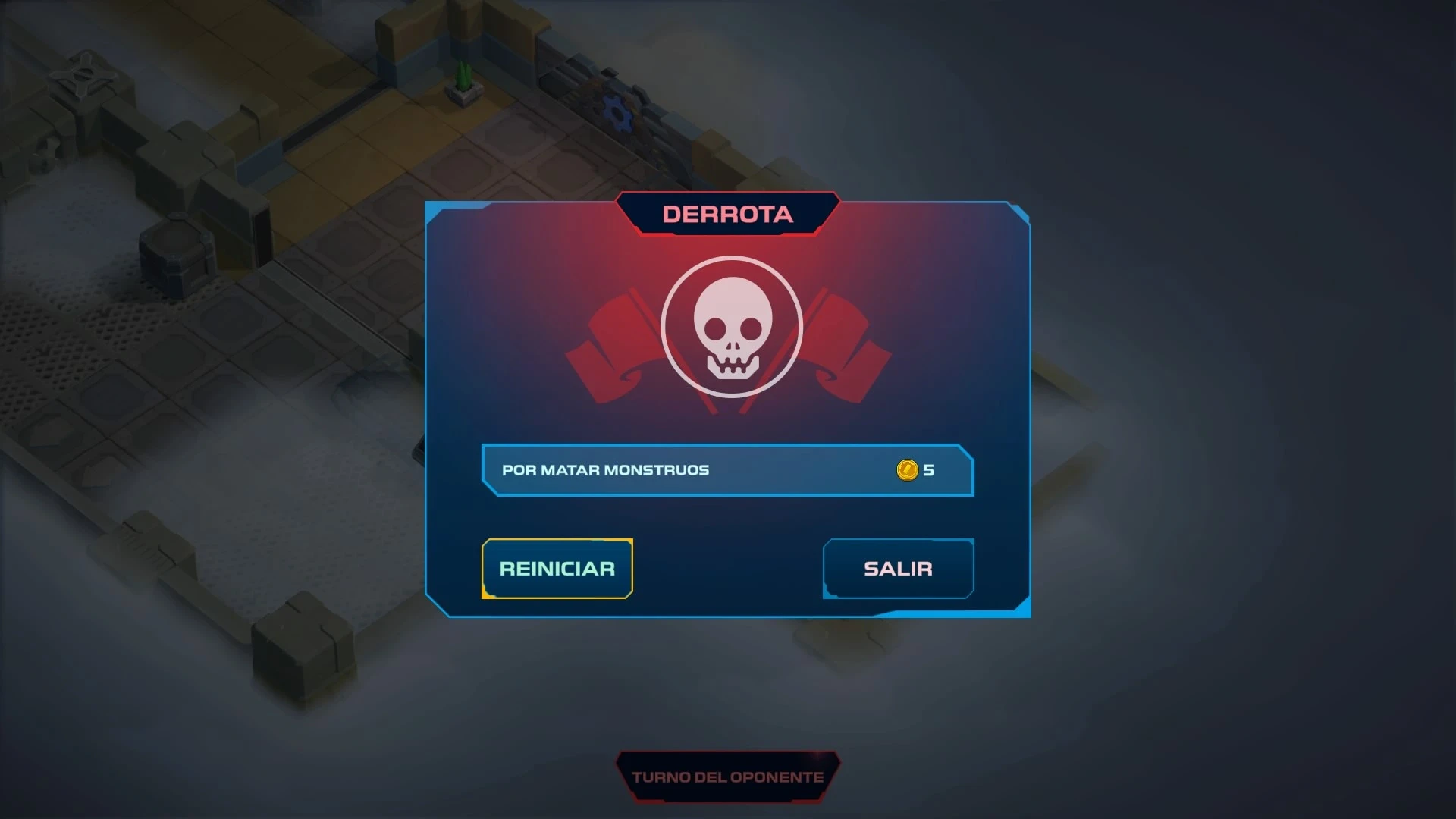Exit the defeat screen with Salir
Image resolution: width=1456 pixels, height=819 pixels.
click(x=898, y=569)
